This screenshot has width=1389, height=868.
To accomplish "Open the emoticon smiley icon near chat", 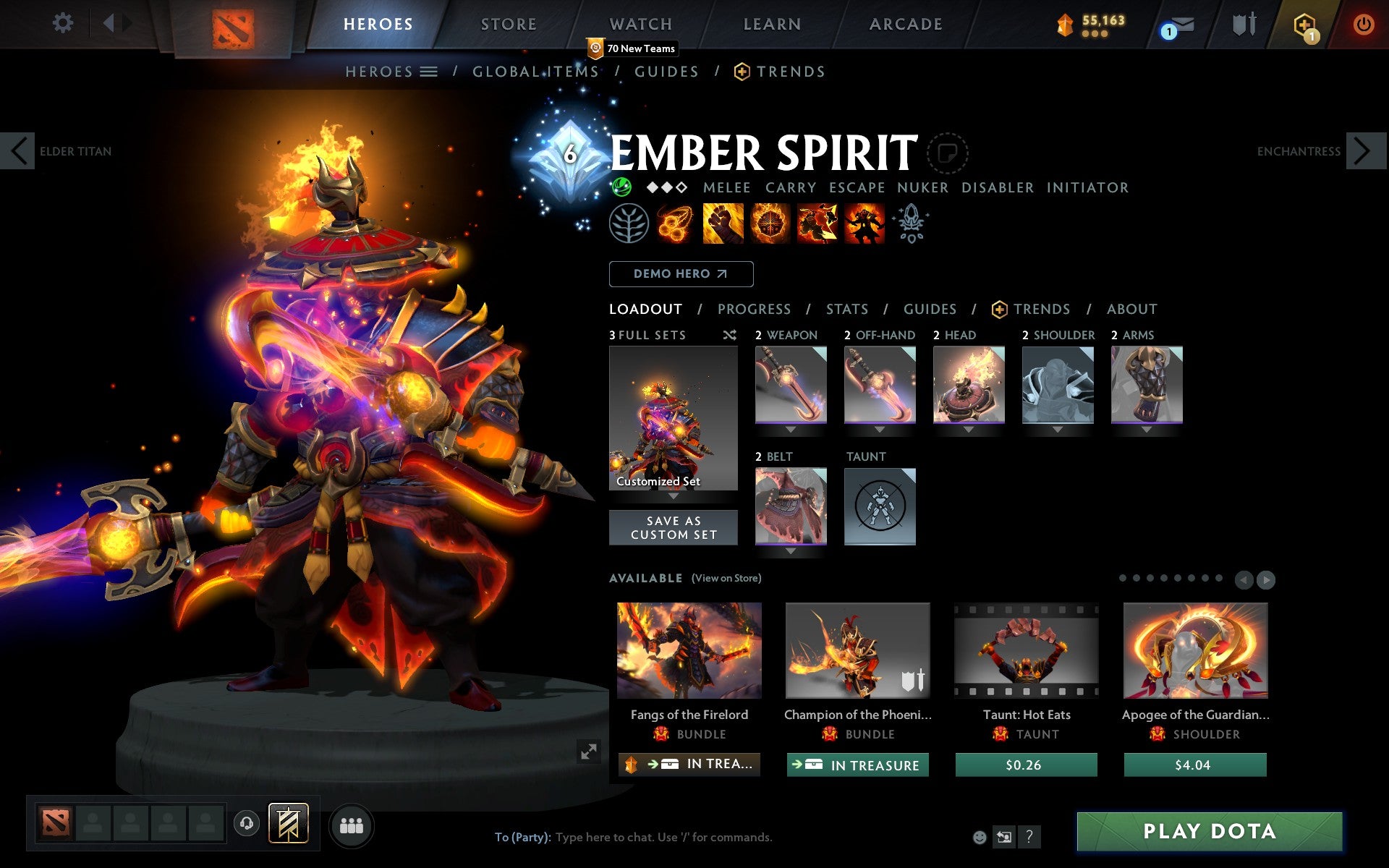I will point(981,838).
